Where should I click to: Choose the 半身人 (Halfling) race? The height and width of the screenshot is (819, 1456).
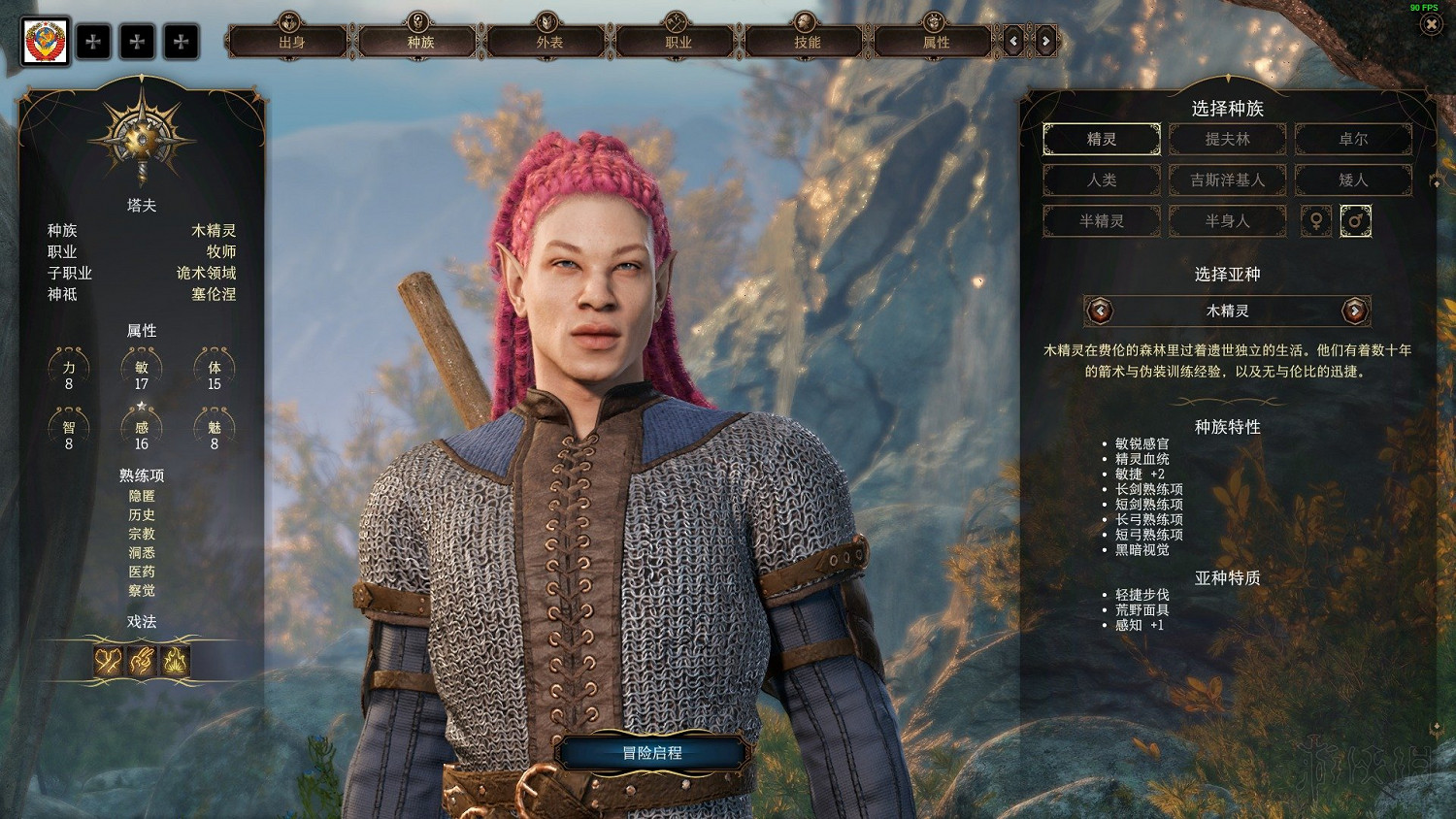click(x=1227, y=220)
